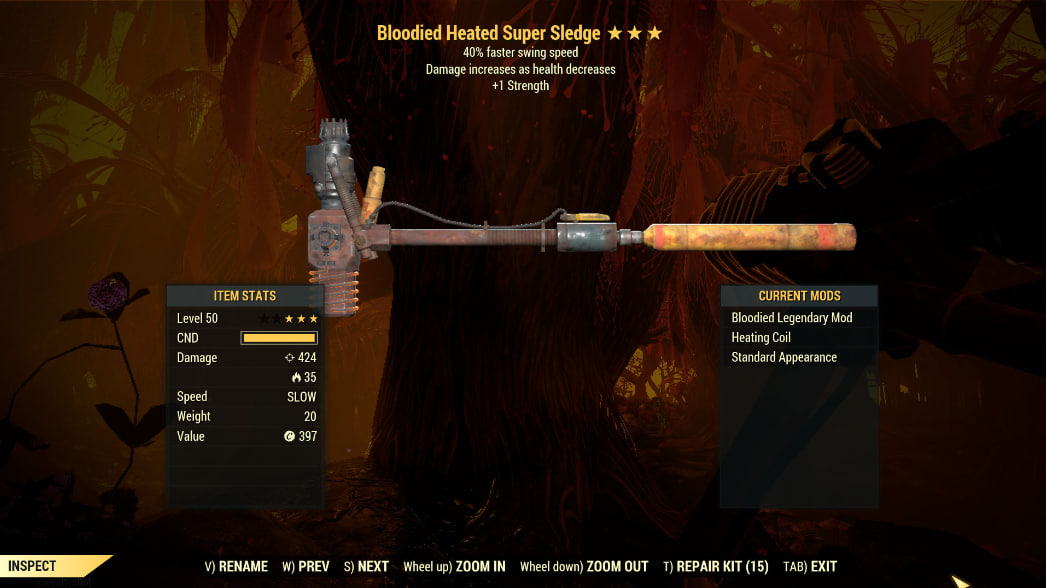The image size is (1046, 588).
Task: Select the Bloodied Legendary Mod row
Action: coord(791,318)
